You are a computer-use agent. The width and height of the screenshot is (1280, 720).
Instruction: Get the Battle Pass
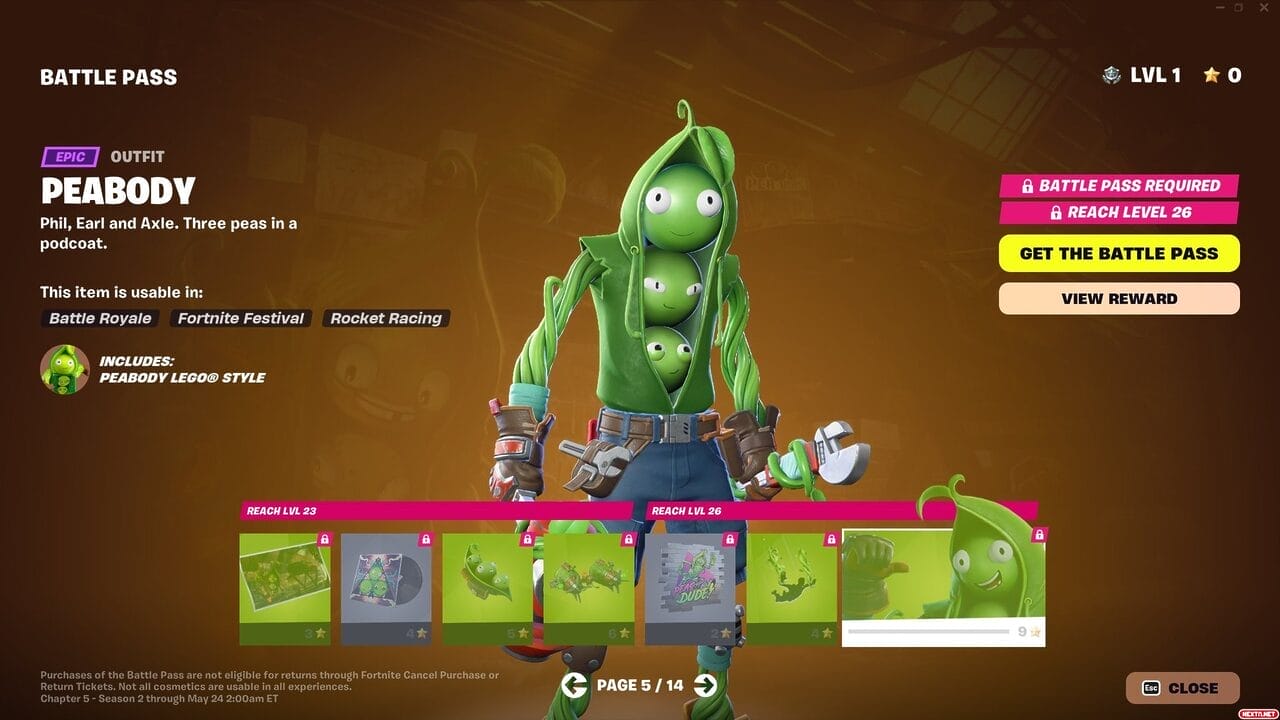(1118, 253)
